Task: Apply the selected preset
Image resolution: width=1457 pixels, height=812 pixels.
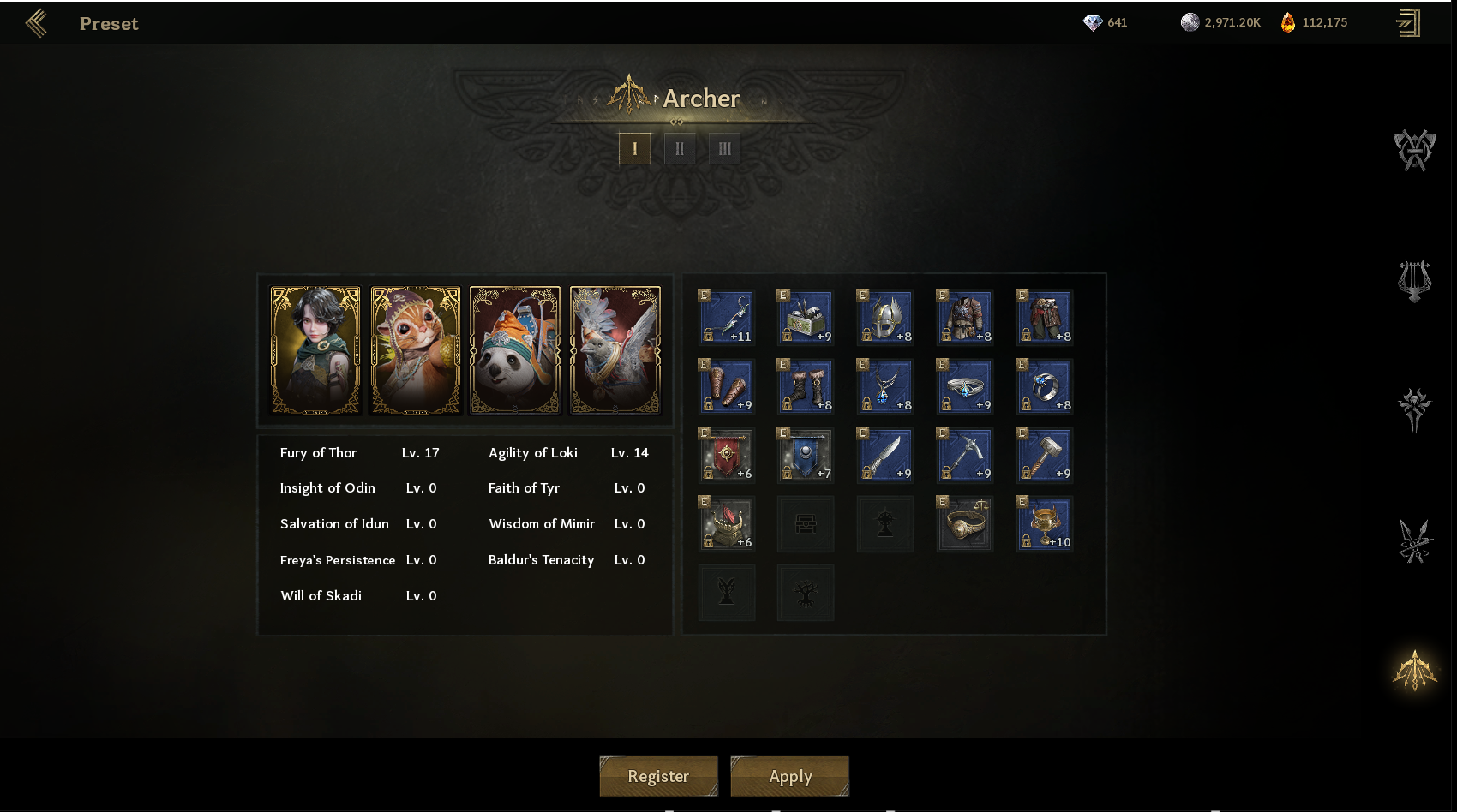Action: tap(789, 776)
